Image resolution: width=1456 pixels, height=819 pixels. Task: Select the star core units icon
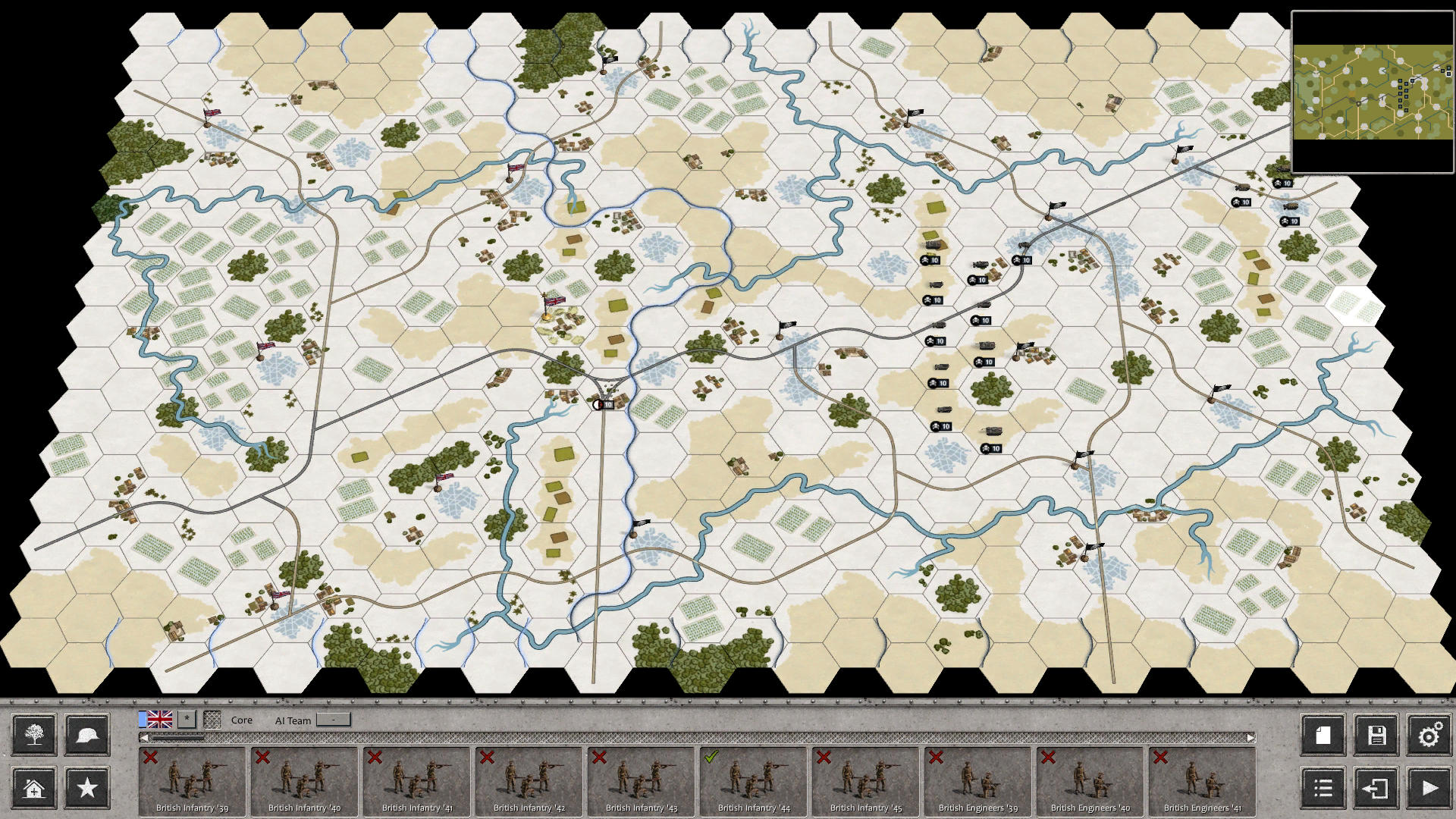[86, 789]
